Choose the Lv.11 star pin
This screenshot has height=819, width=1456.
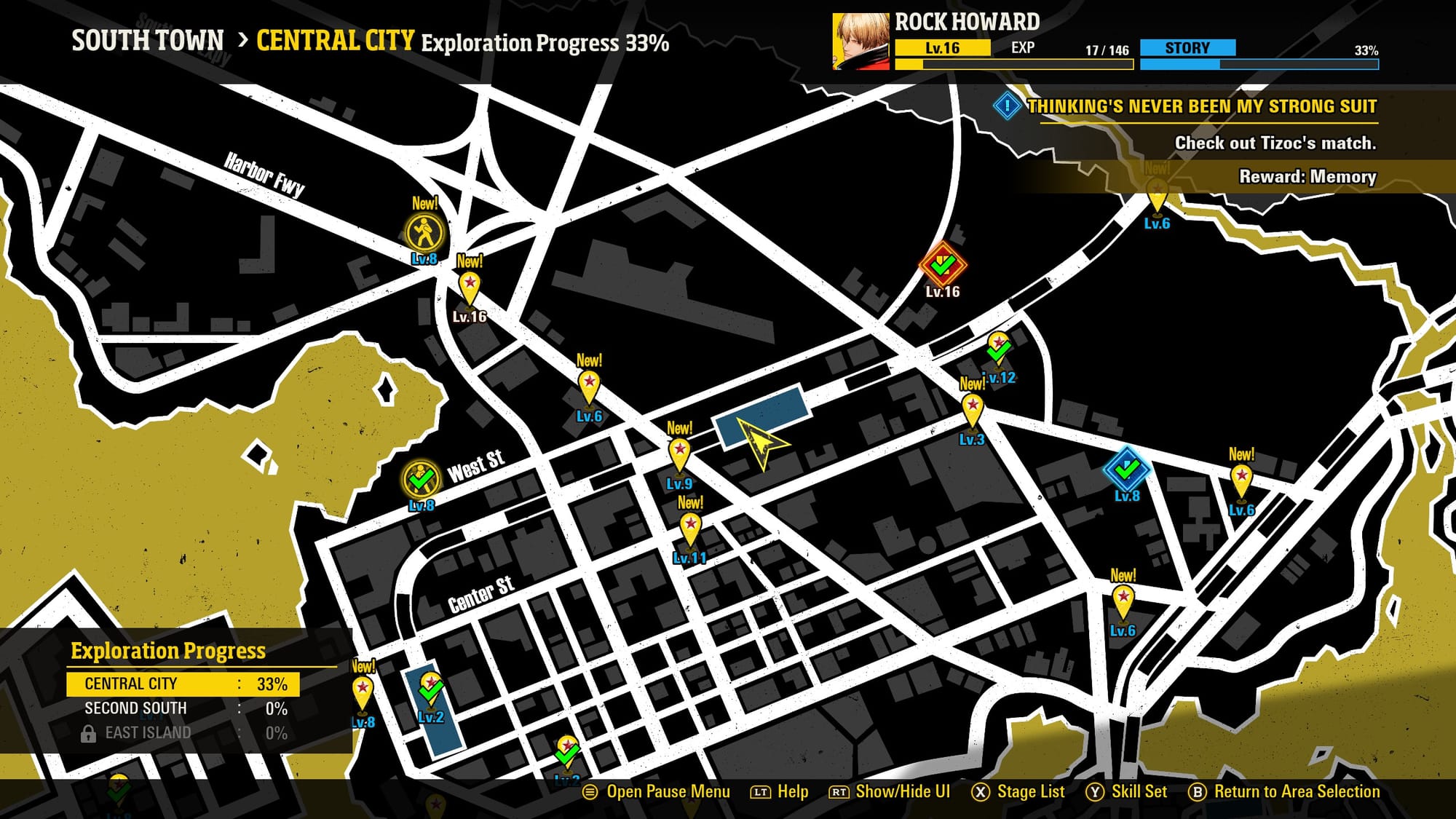(690, 528)
